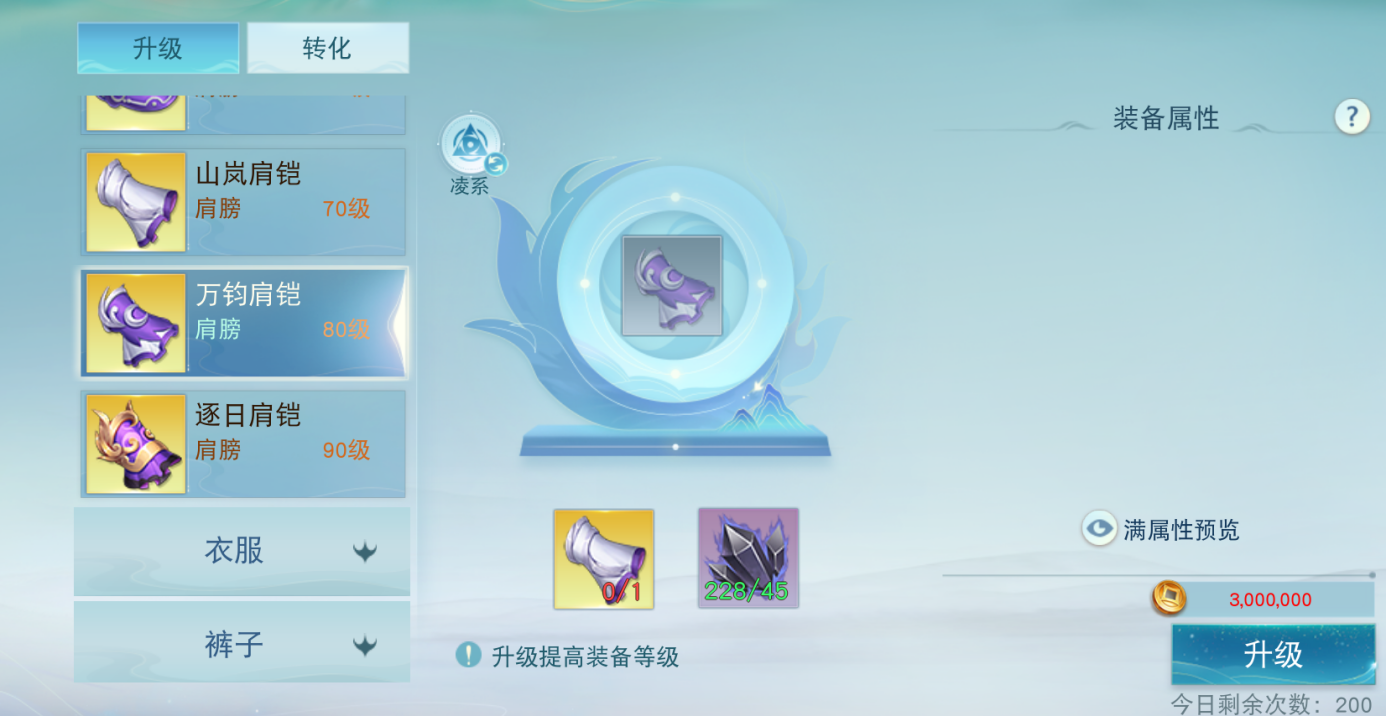Open the question mark help
This screenshot has height=716, width=1386.
(1351, 117)
